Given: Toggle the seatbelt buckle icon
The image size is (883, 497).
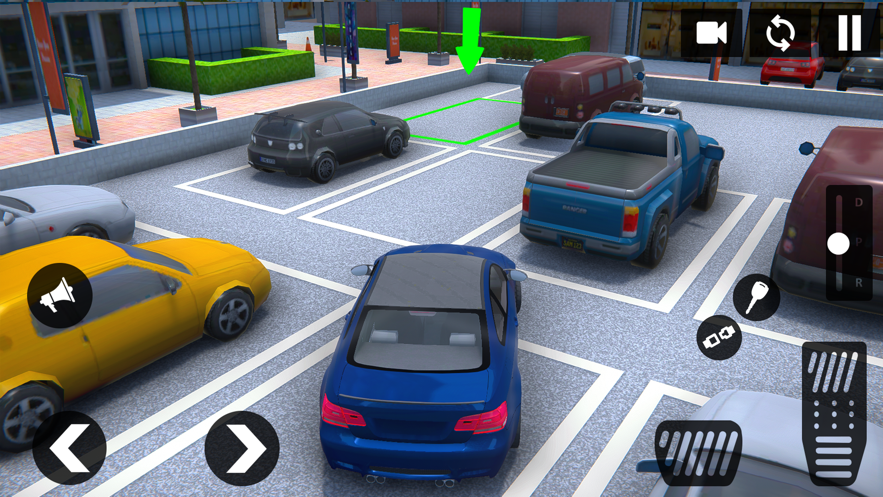Looking at the screenshot, I should [719, 338].
